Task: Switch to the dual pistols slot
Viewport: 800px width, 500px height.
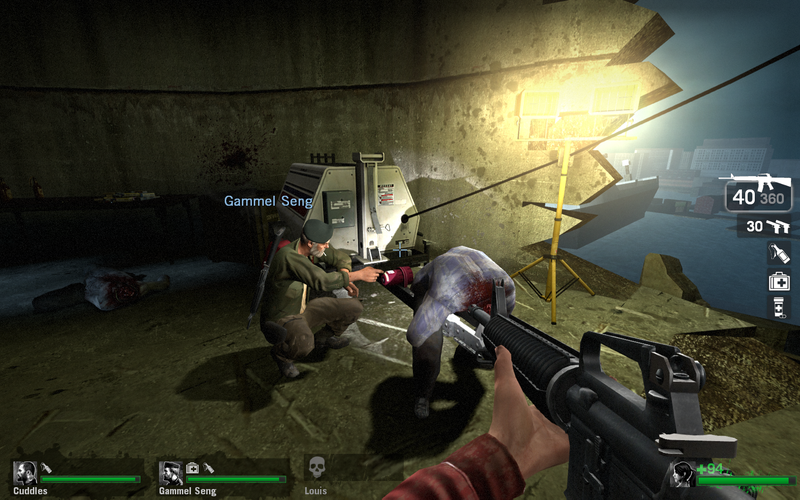Action: 766,227
